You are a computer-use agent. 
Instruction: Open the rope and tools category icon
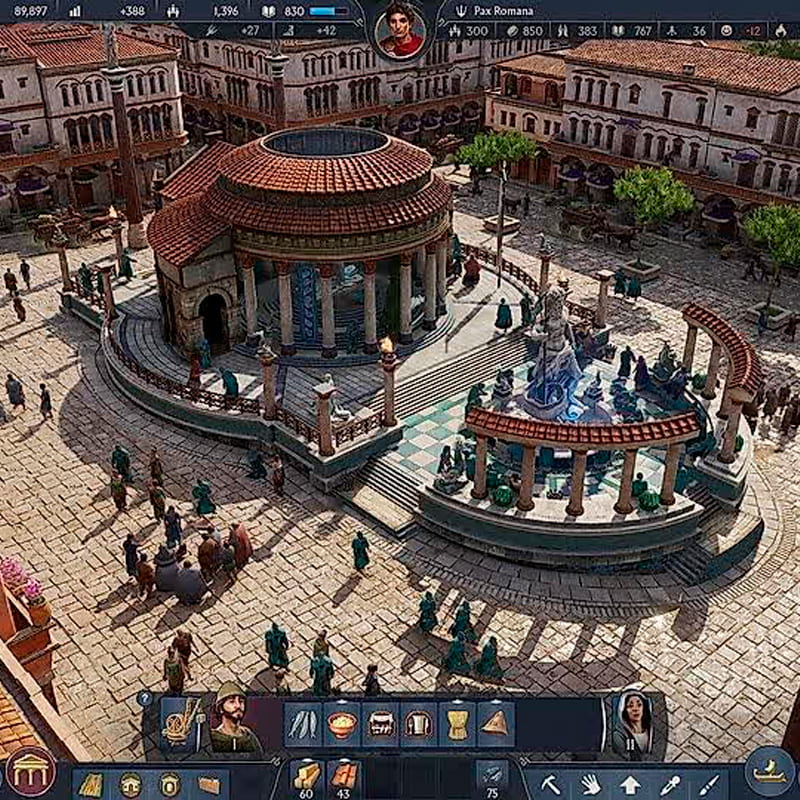181,722
